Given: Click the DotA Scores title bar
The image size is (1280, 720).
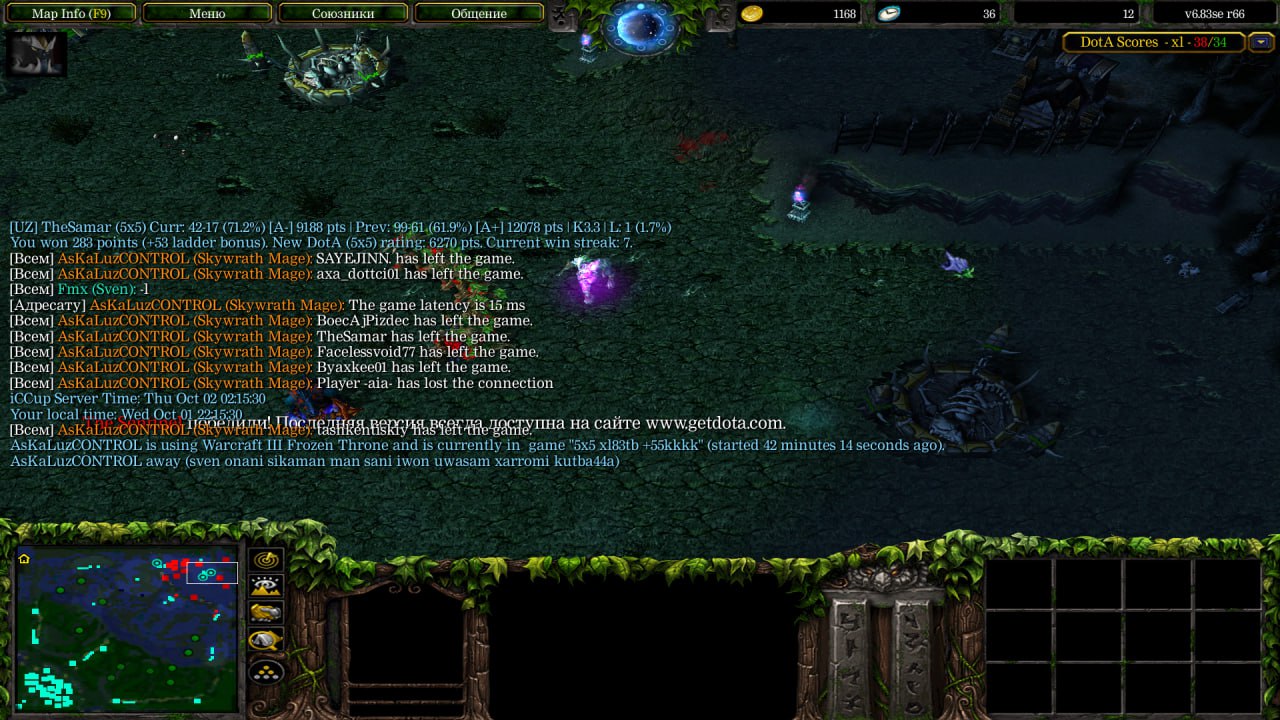Looking at the screenshot, I should (x=1153, y=42).
